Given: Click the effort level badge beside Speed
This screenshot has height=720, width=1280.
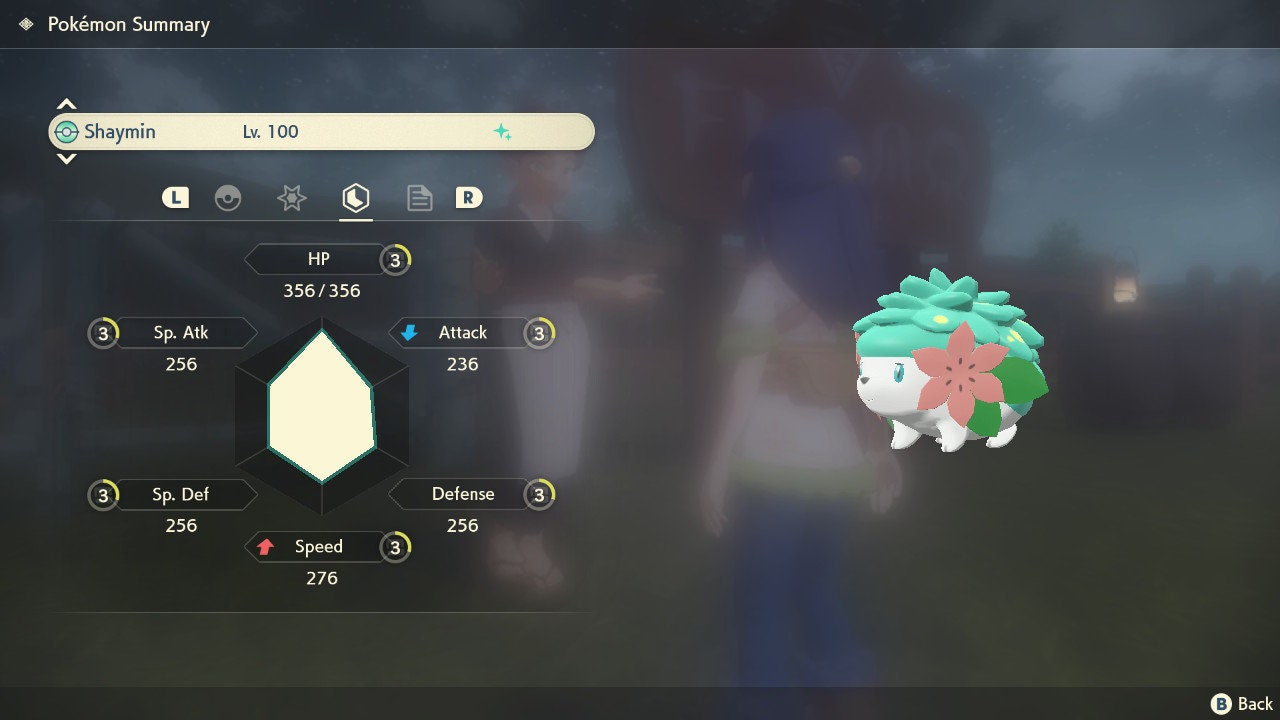Looking at the screenshot, I should click(x=396, y=547).
